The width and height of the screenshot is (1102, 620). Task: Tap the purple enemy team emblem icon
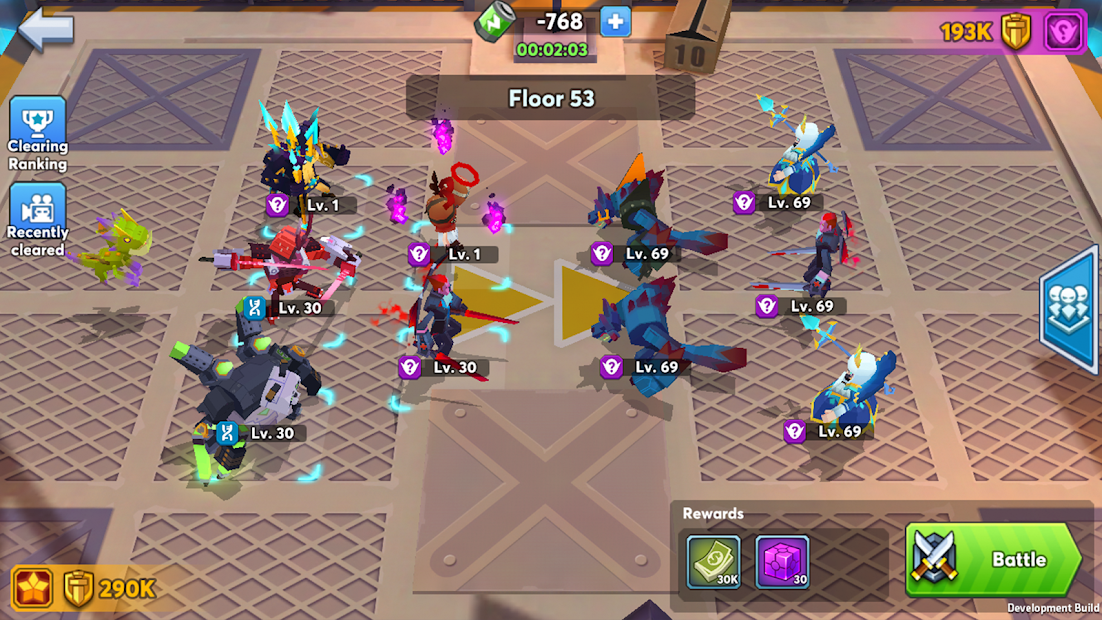1064,32
